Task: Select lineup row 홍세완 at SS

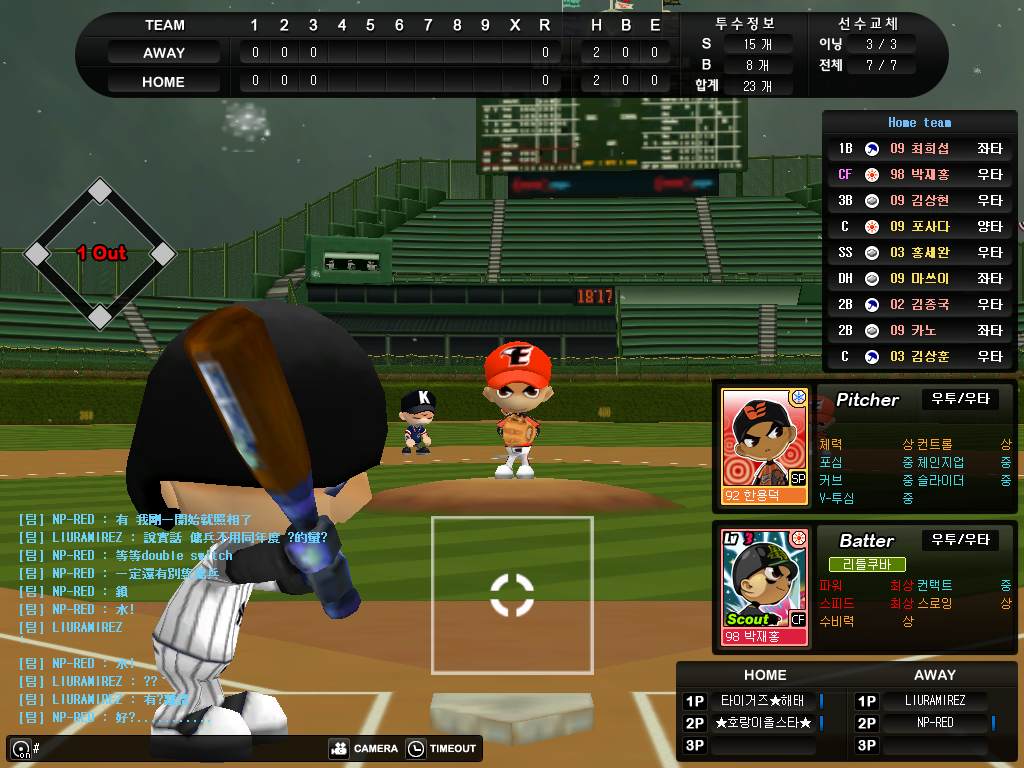Action: tap(920, 253)
